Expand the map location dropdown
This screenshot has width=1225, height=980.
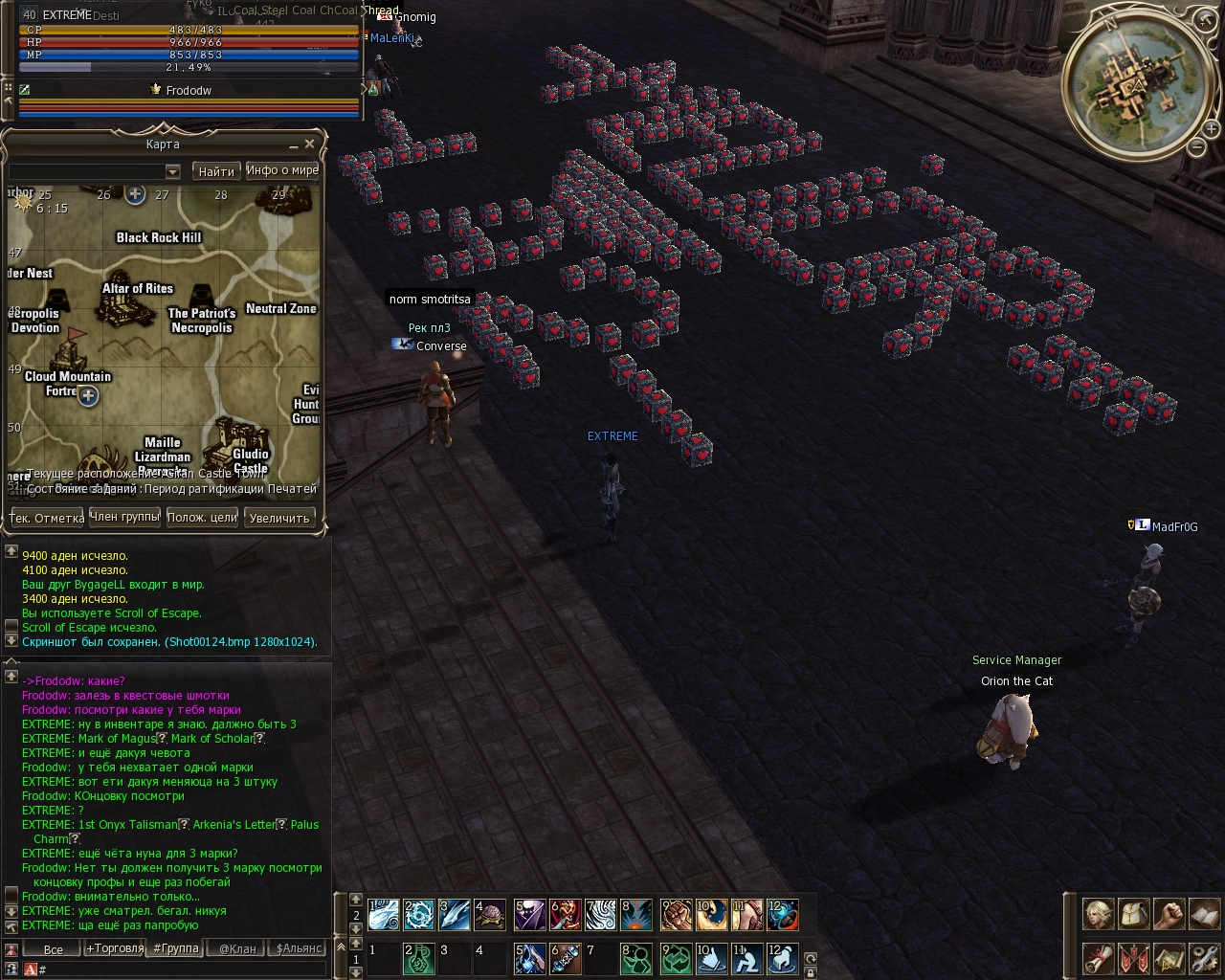[x=172, y=172]
